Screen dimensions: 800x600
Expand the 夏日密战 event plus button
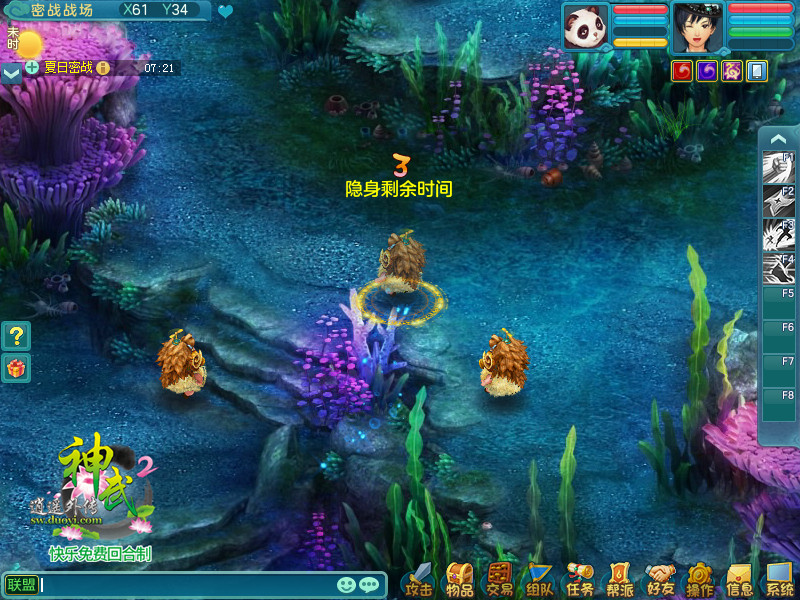click(x=32, y=68)
